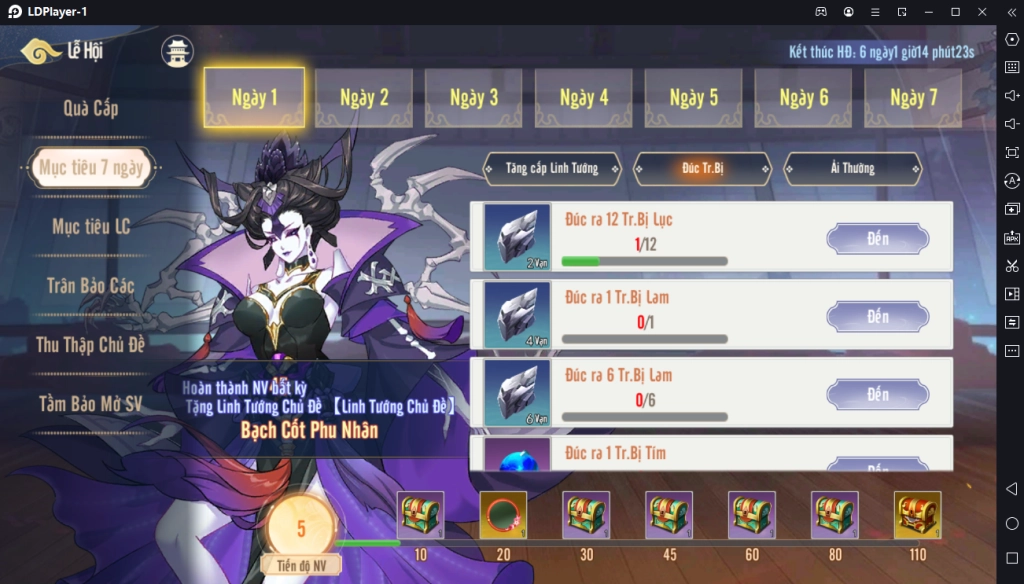Click the pagoda building icon

tap(177, 52)
